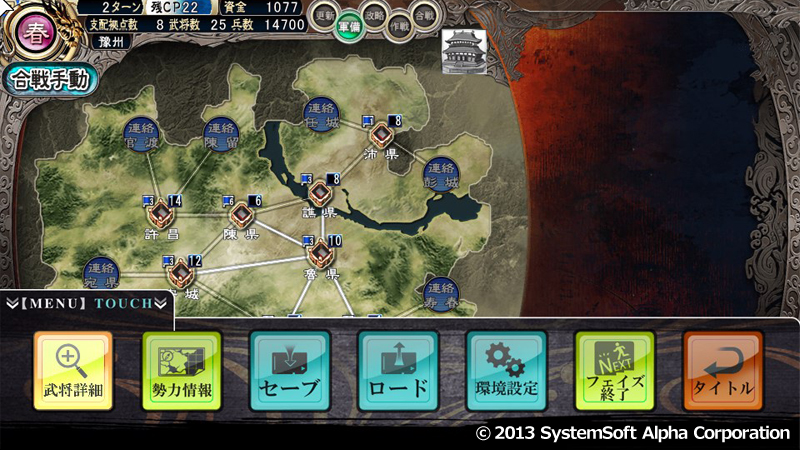The image size is (800, 450).
Task: Choose the ロード load button
Action: pyautogui.click(x=398, y=370)
